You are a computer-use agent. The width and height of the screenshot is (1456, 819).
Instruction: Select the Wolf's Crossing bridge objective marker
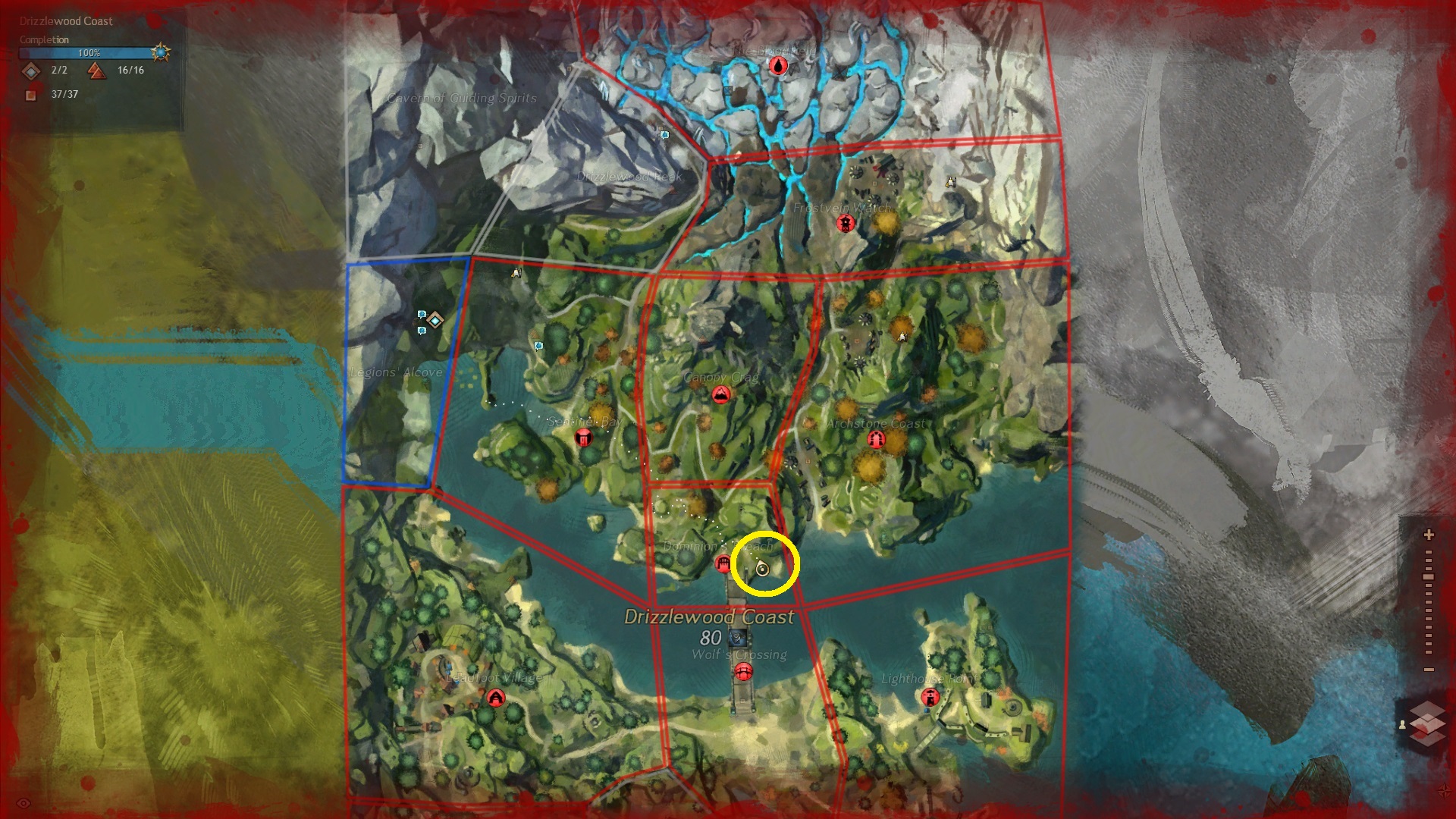click(743, 671)
